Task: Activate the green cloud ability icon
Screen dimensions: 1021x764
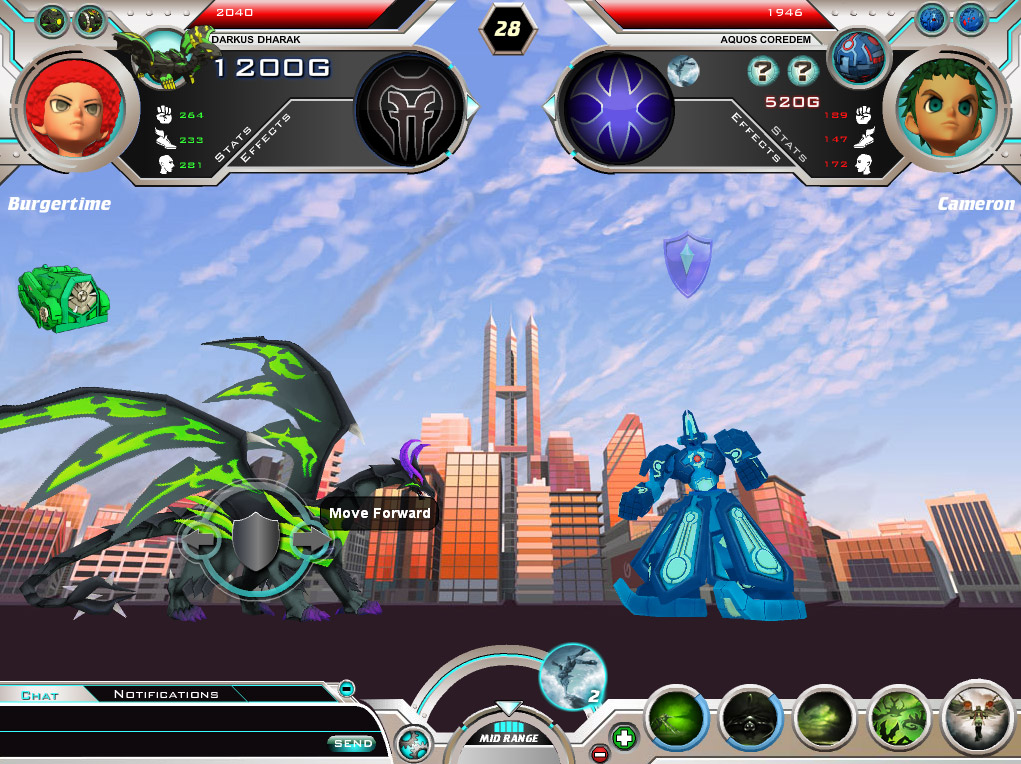Action: 825,719
